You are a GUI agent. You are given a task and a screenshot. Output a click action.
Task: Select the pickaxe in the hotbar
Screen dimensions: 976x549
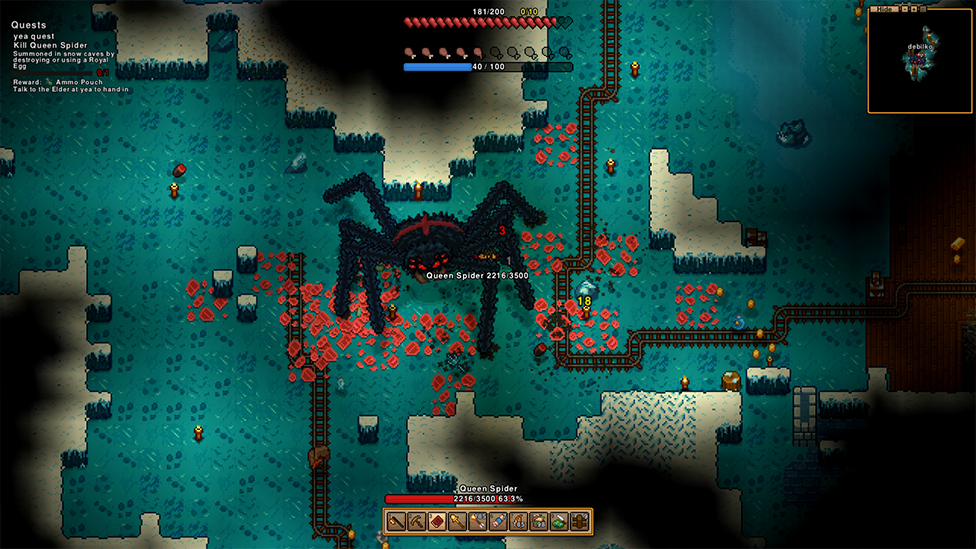coord(417,522)
